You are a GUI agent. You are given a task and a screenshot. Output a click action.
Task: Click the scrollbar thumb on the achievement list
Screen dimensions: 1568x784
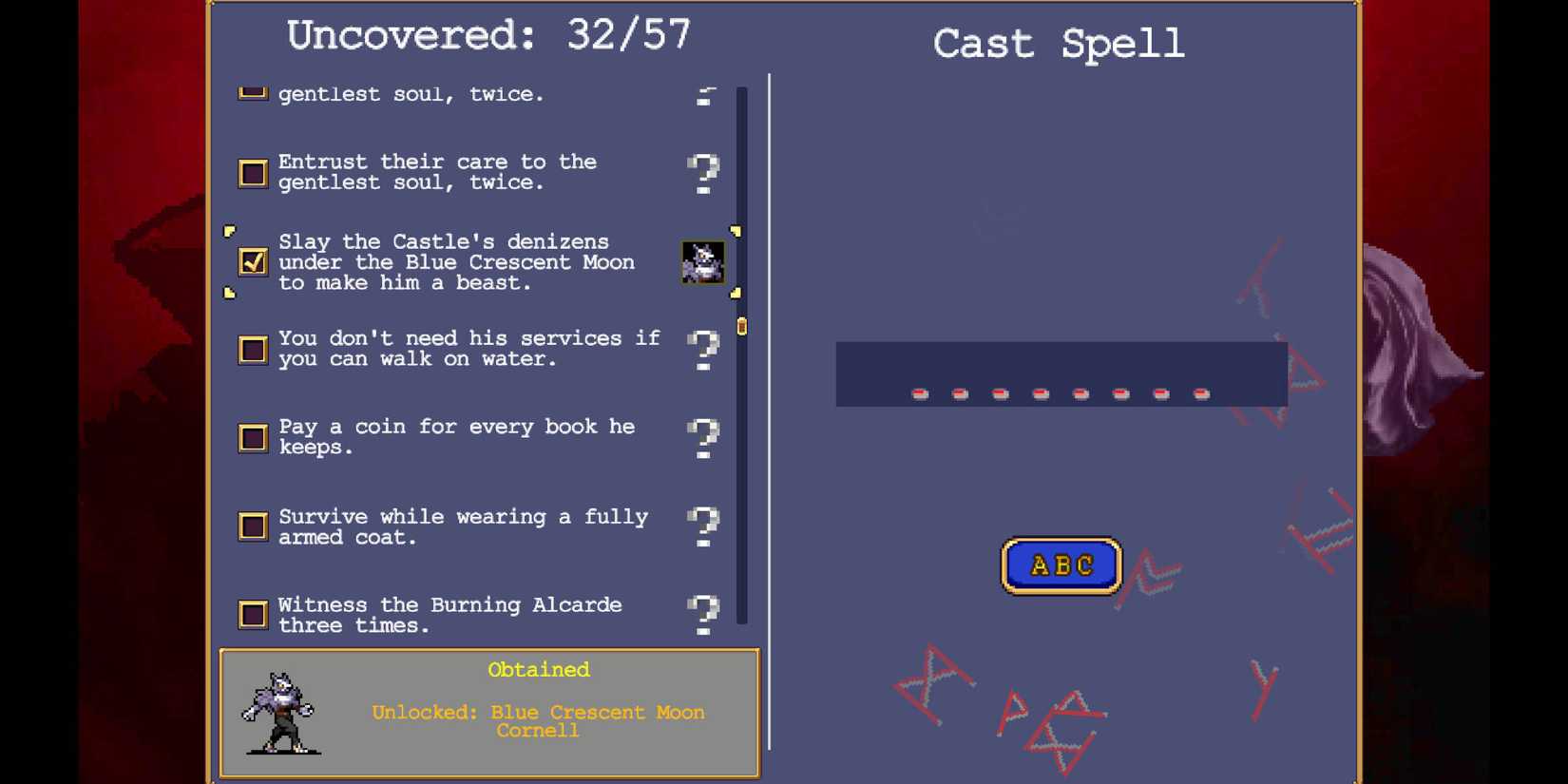[x=742, y=327]
